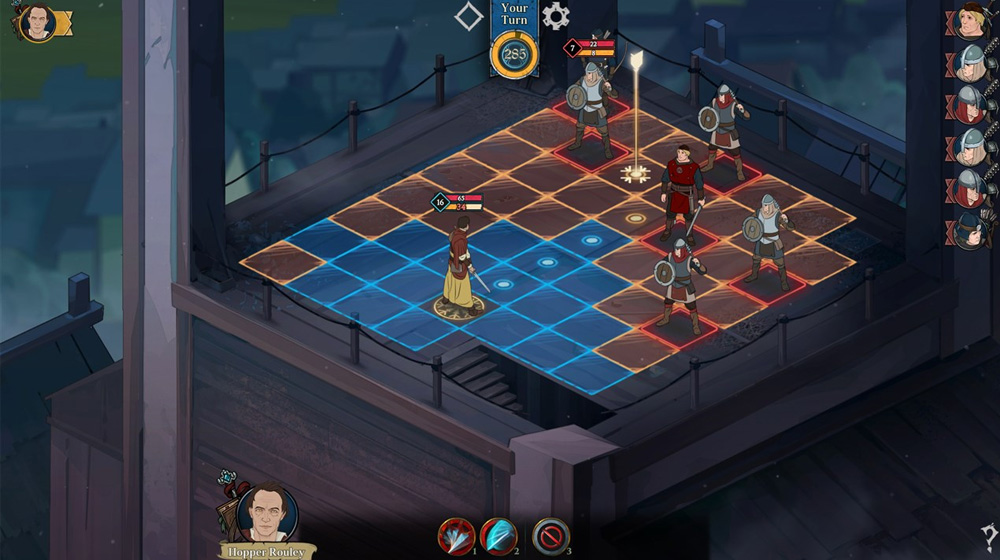1000x560 pixels.
Task: Activate the blue feather slash ability
Action: [x=498, y=537]
